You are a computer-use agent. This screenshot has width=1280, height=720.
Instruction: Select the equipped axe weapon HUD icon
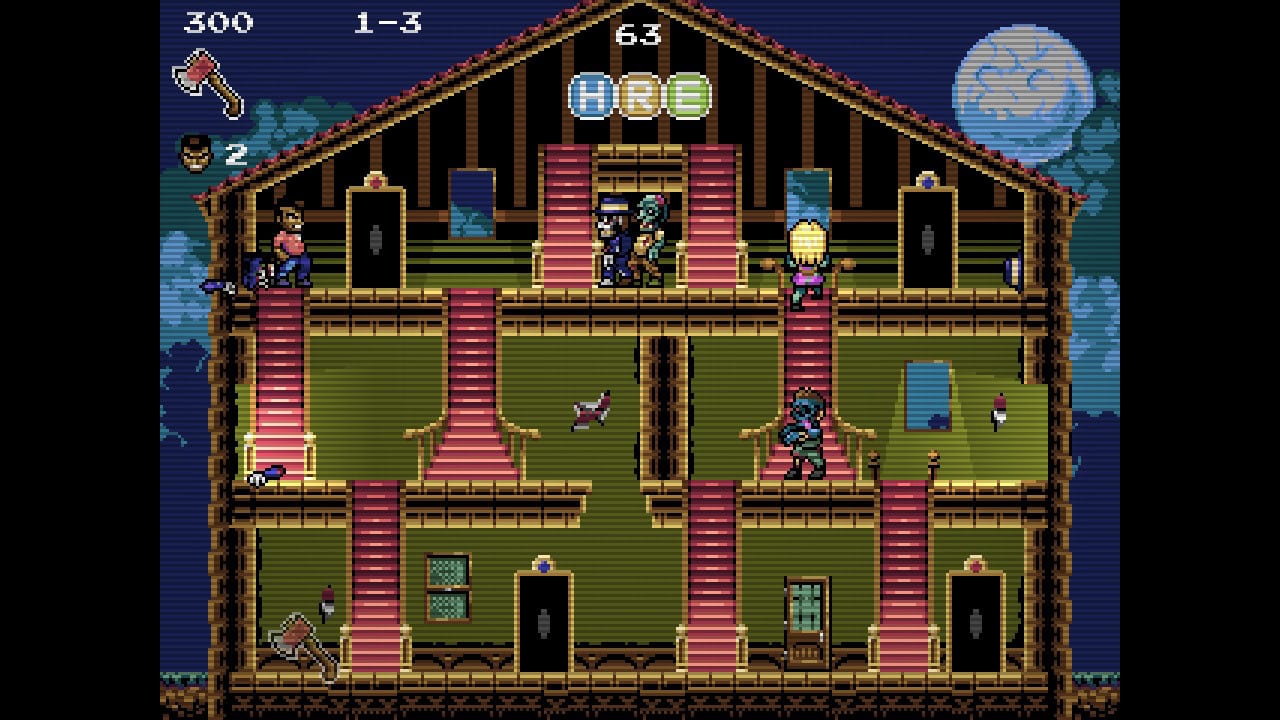click(208, 81)
